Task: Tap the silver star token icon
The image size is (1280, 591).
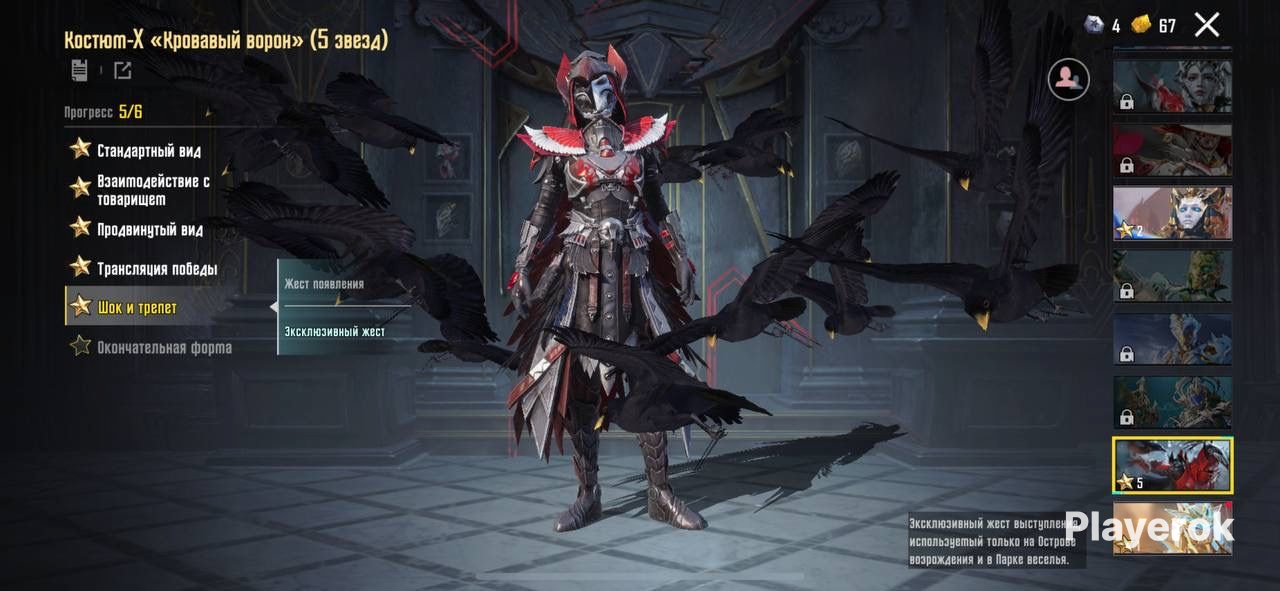Action: point(1094,25)
